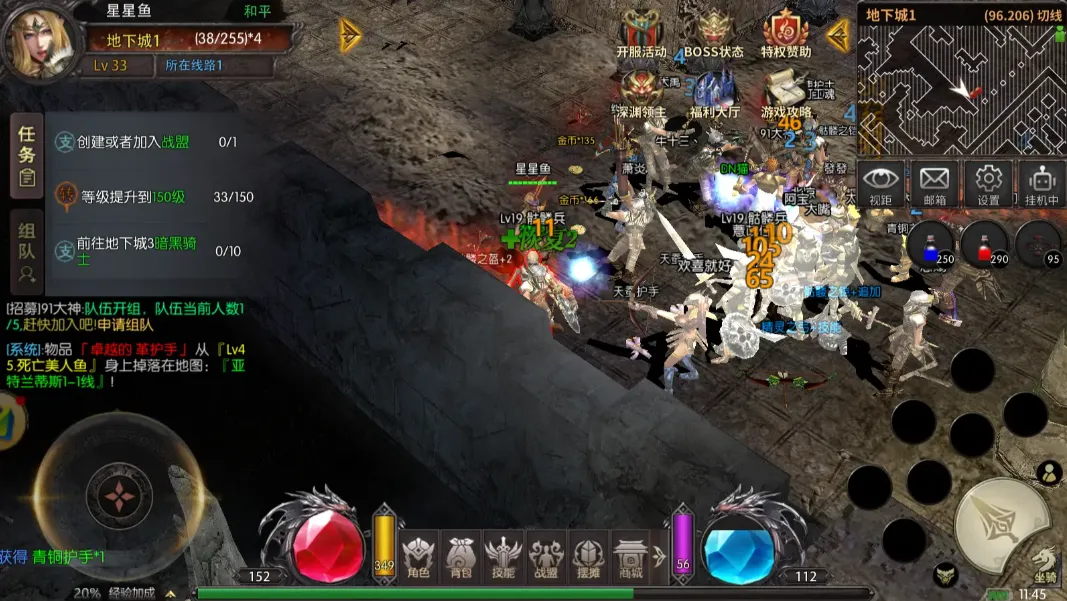Use the blue mana potion slot
1067x601 pixels.
930,244
